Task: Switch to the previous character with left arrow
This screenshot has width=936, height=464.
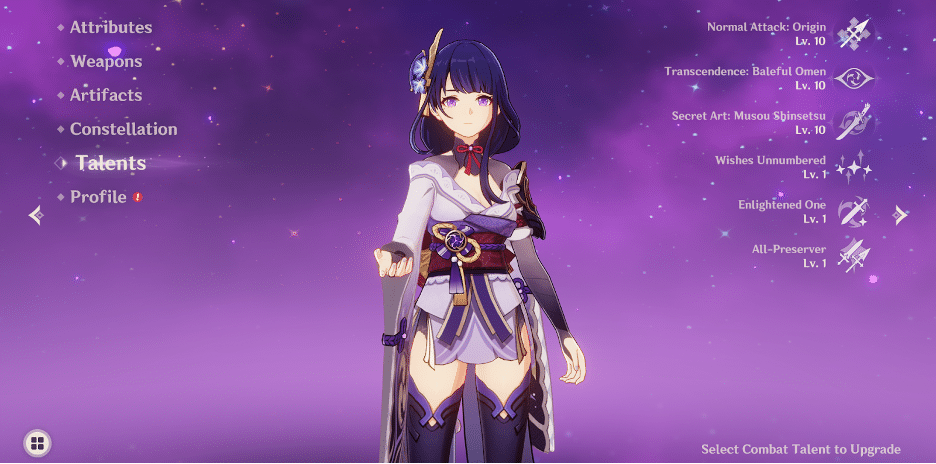Action: (36, 215)
